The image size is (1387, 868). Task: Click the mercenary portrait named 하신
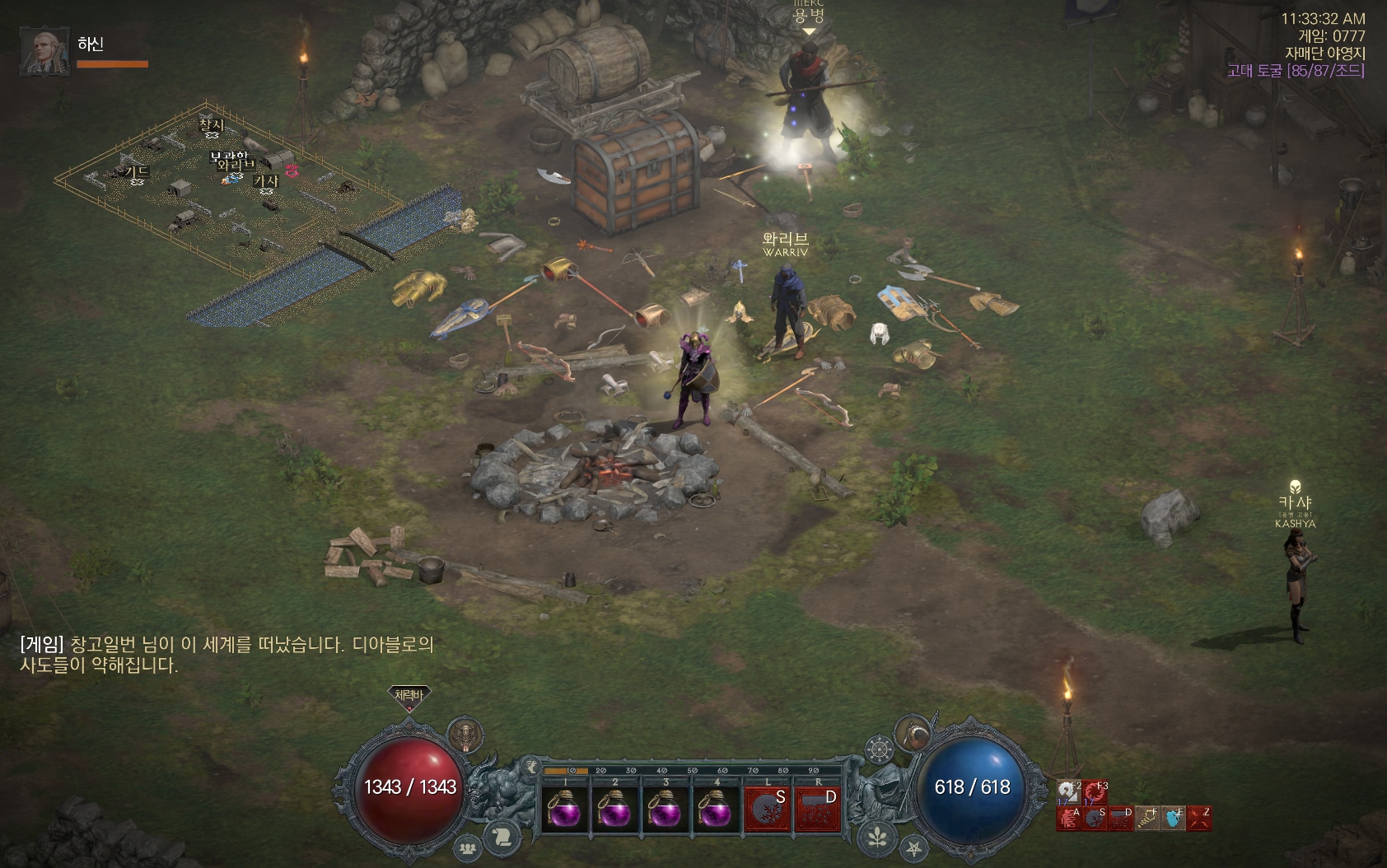(x=44, y=52)
